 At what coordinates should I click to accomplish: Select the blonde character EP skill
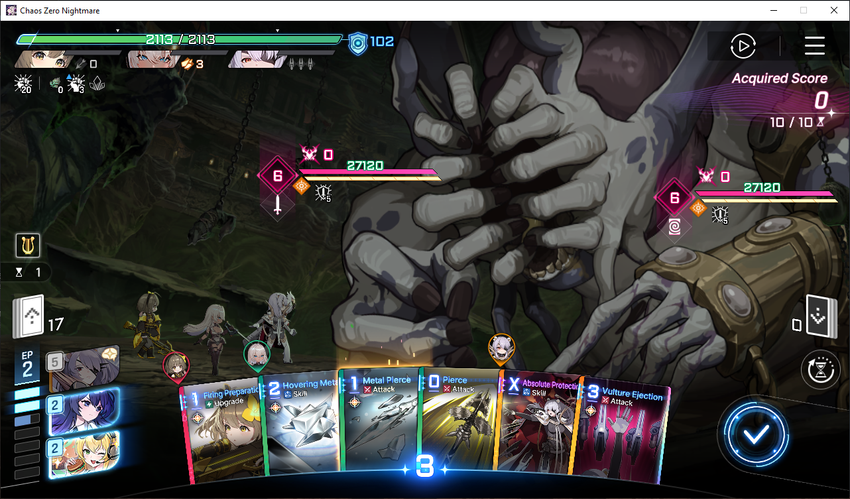[x=82, y=452]
